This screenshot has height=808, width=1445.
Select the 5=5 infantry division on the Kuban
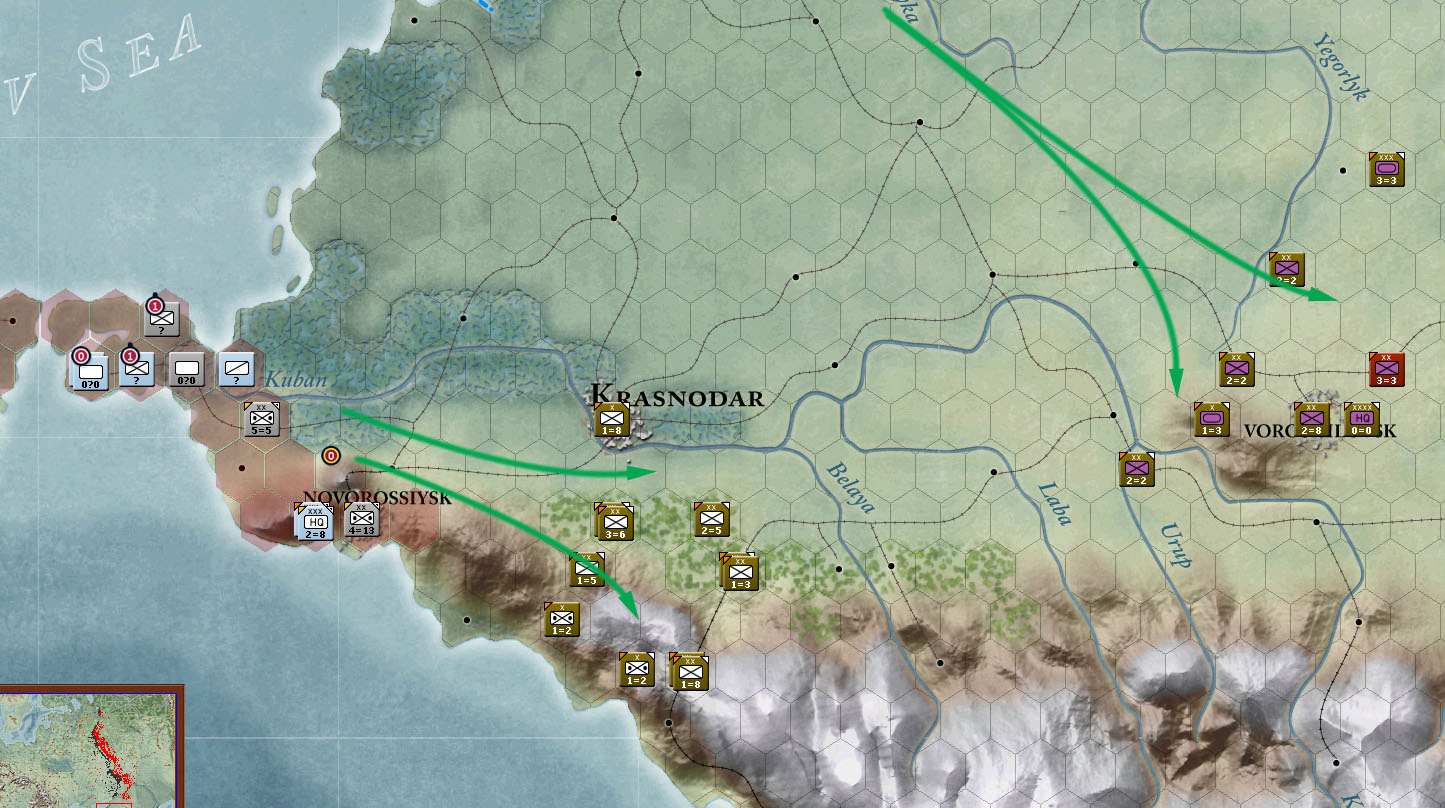(260, 418)
